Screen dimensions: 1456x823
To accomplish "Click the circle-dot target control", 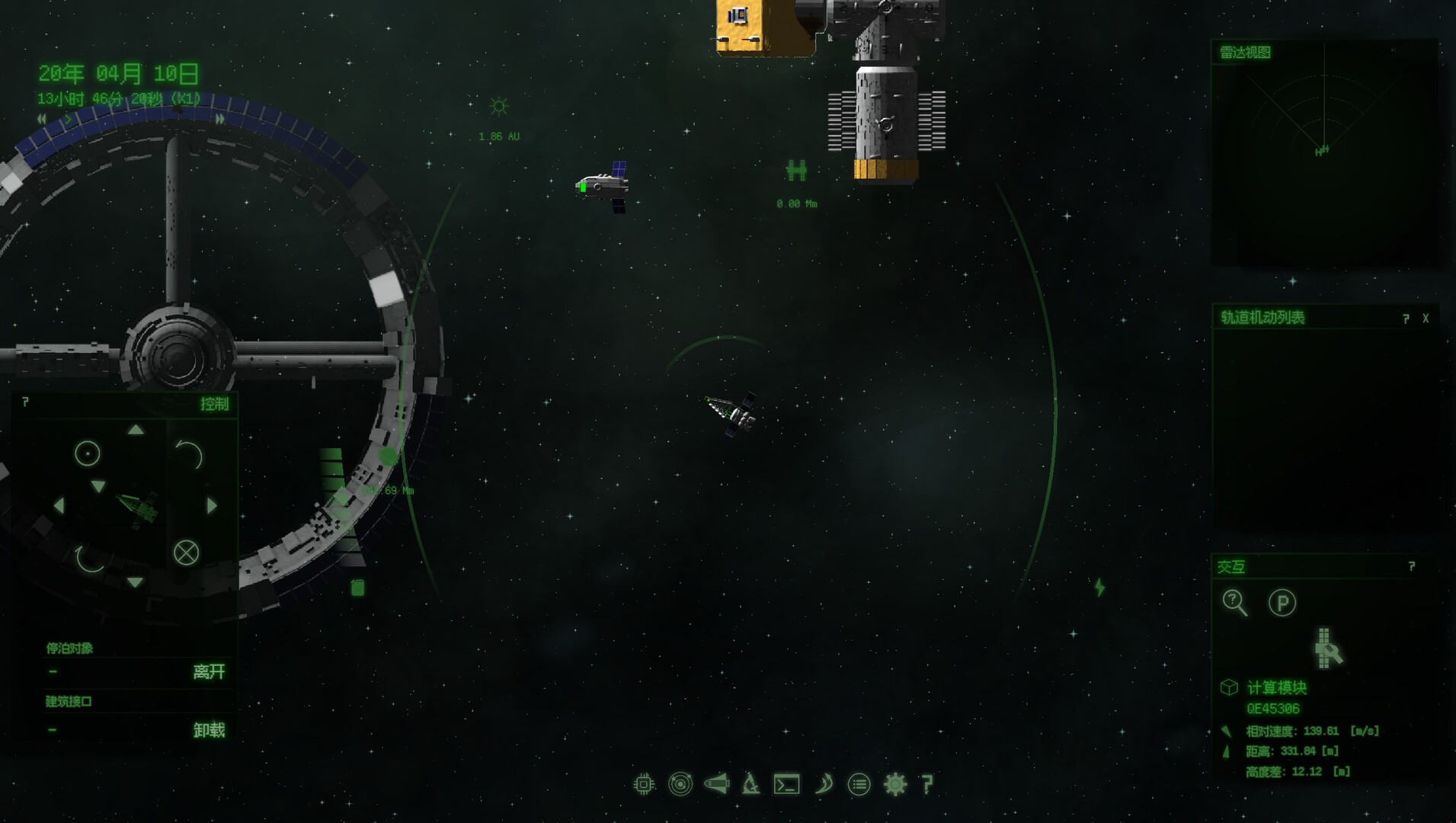I will click(x=87, y=454).
